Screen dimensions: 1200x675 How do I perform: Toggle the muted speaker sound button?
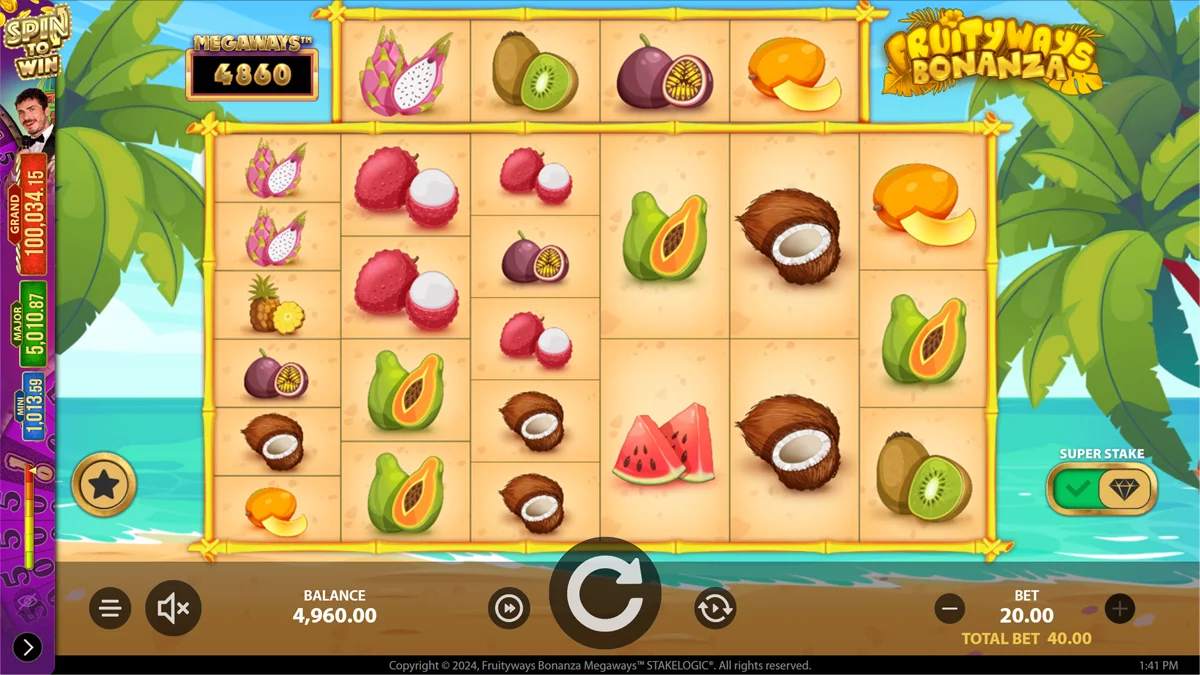[x=174, y=608]
